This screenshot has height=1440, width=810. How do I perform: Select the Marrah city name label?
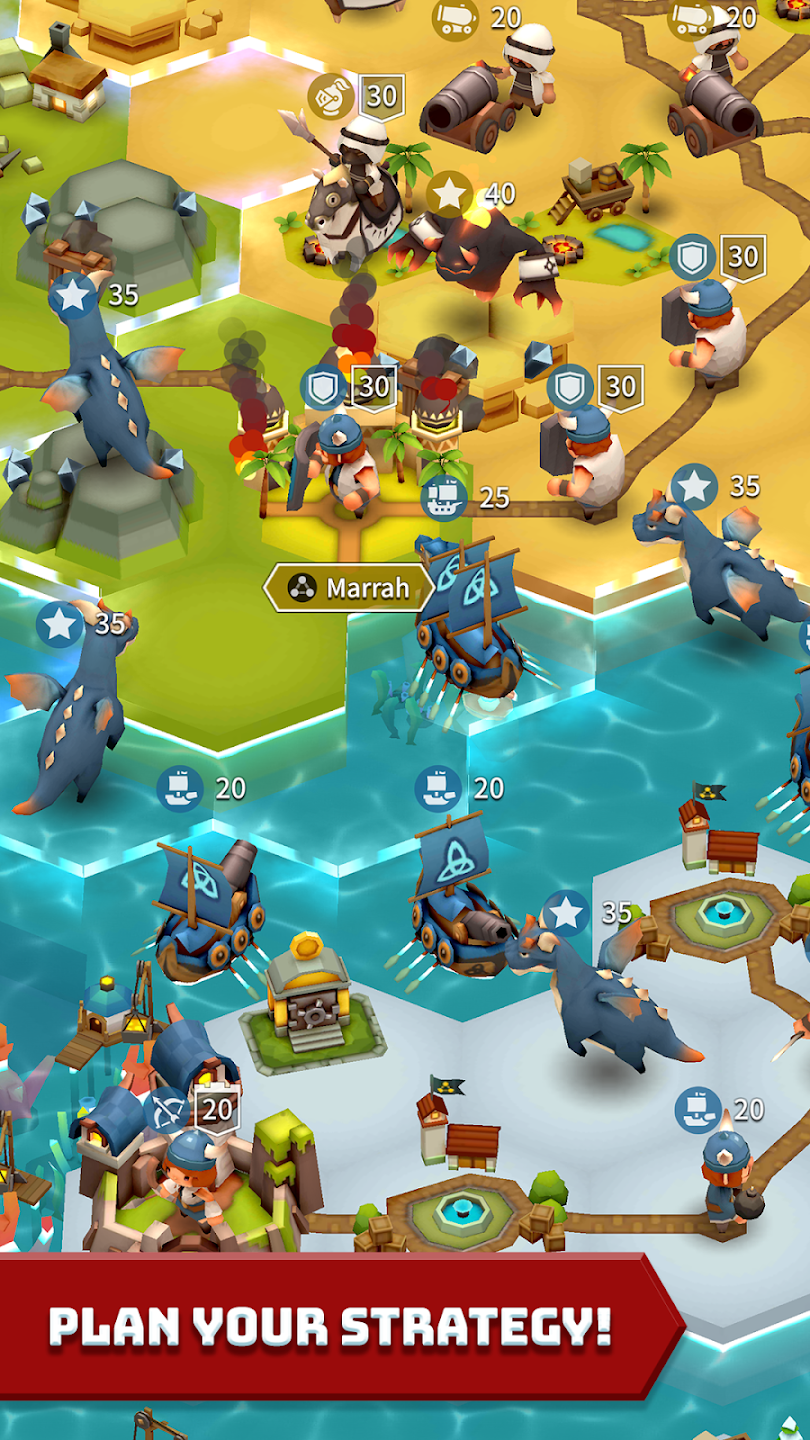(348, 588)
